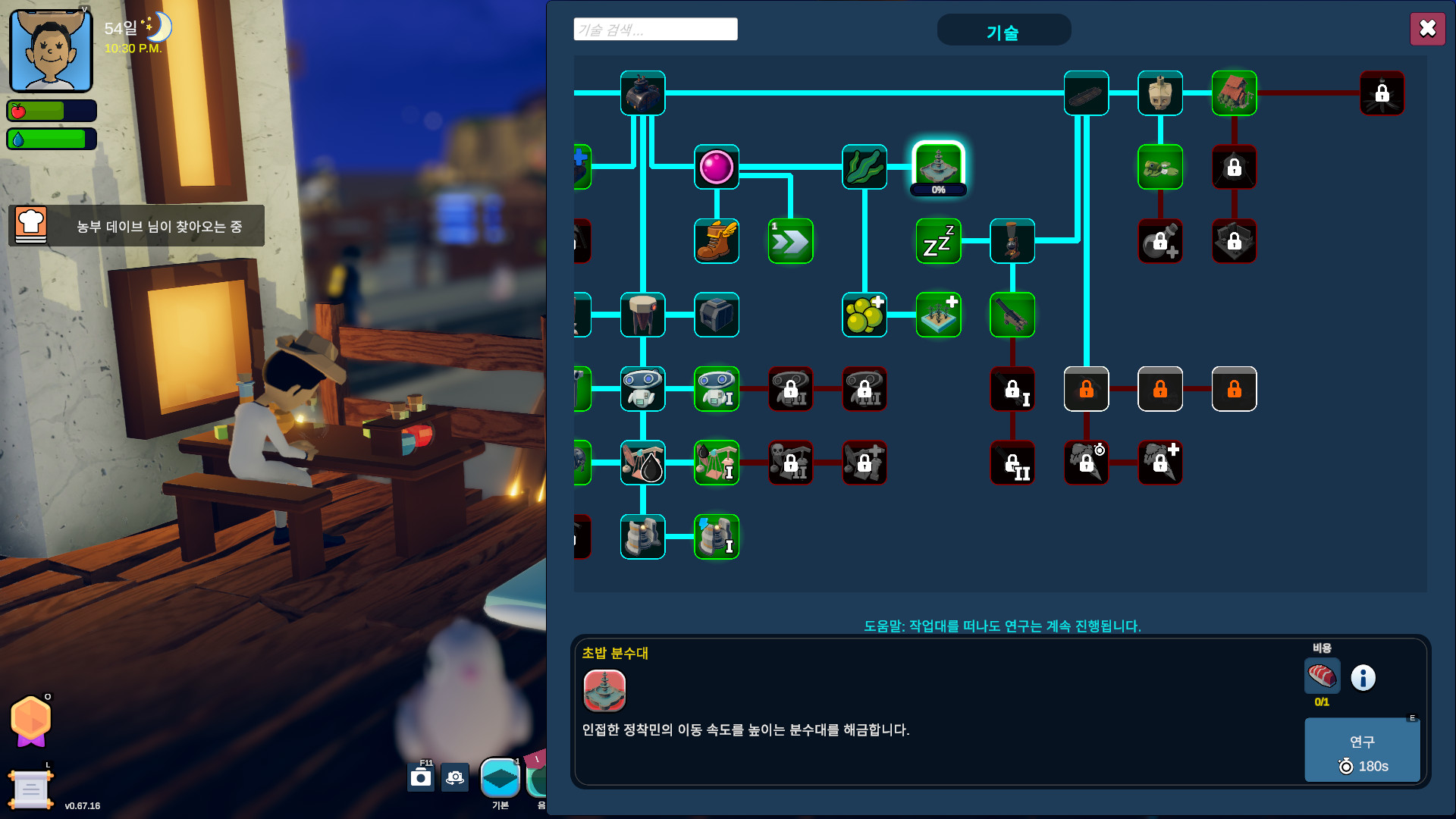Open the player character portrait
The width and height of the screenshot is (1456, 819).
(51, 52)
